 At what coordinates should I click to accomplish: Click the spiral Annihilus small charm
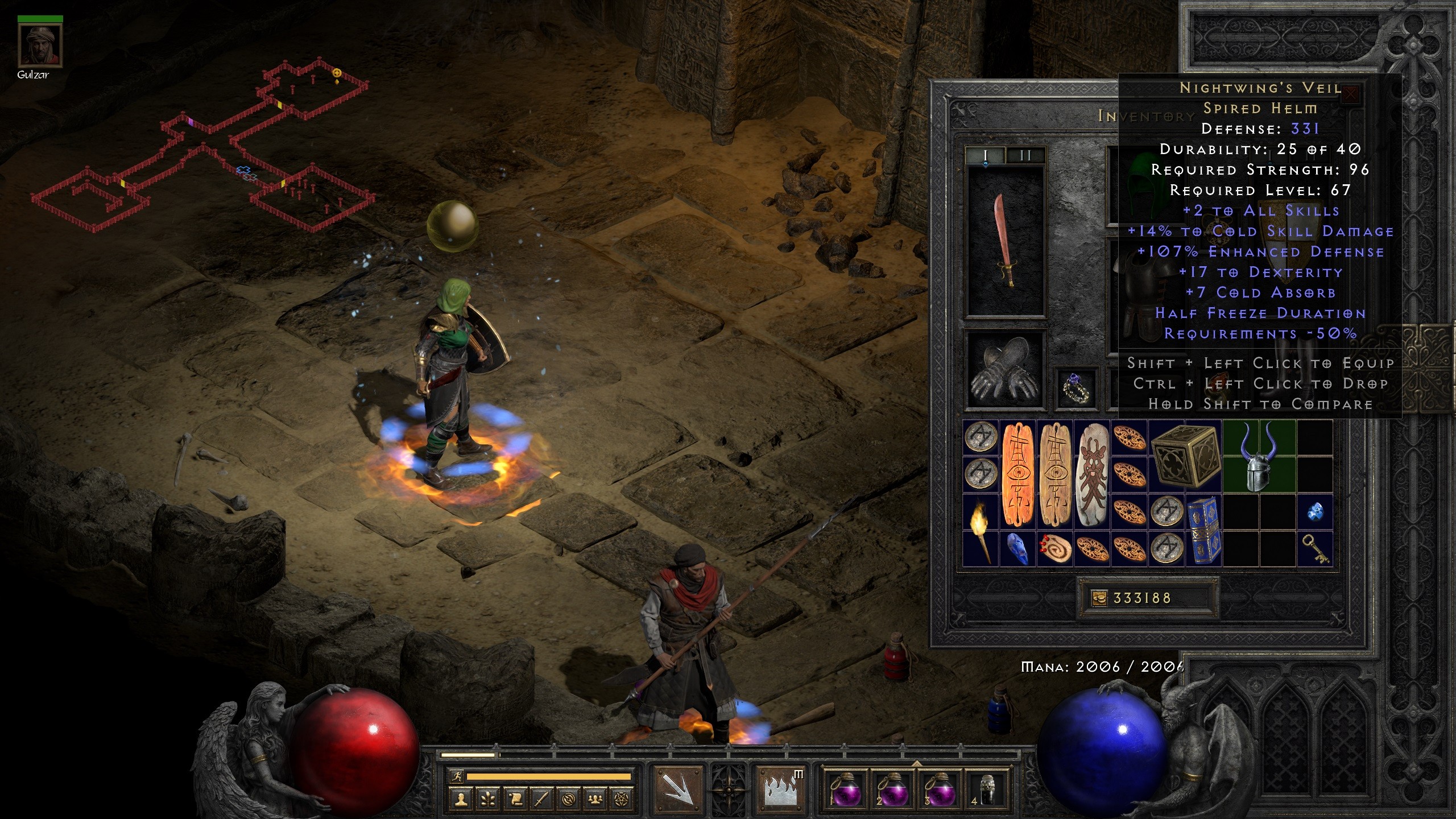tap(1055, 549)
